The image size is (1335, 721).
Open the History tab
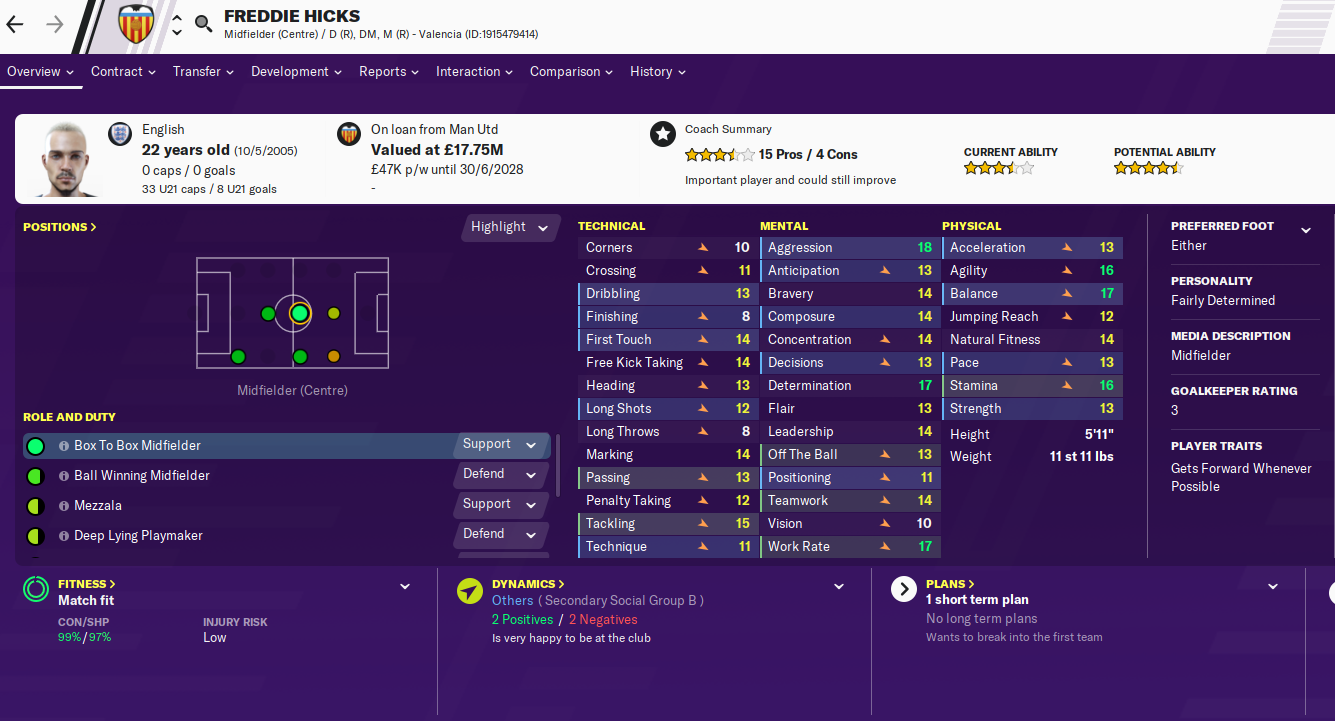tap(657, 72)
